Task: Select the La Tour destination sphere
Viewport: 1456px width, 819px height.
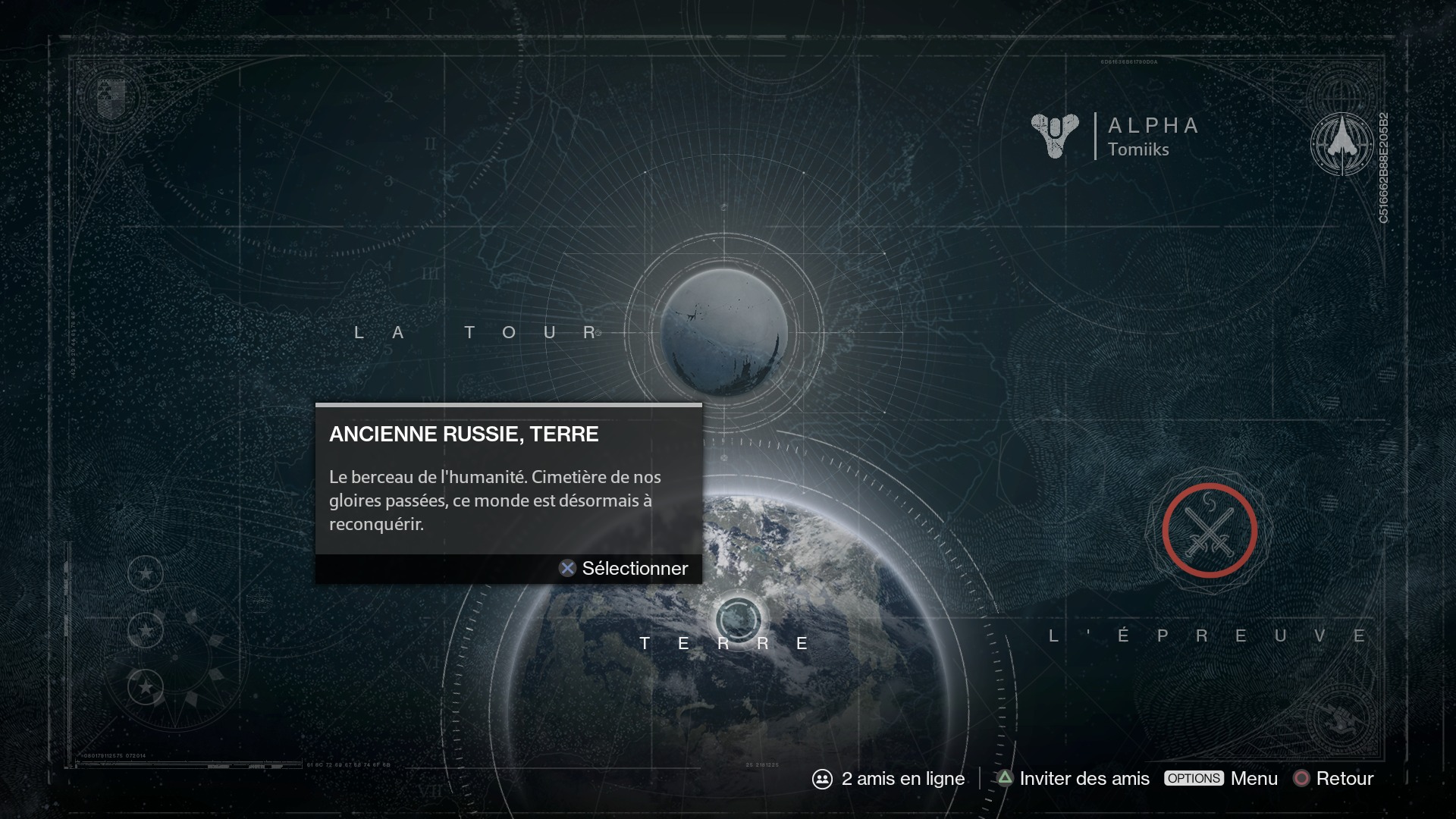Action: pos(723,332)
